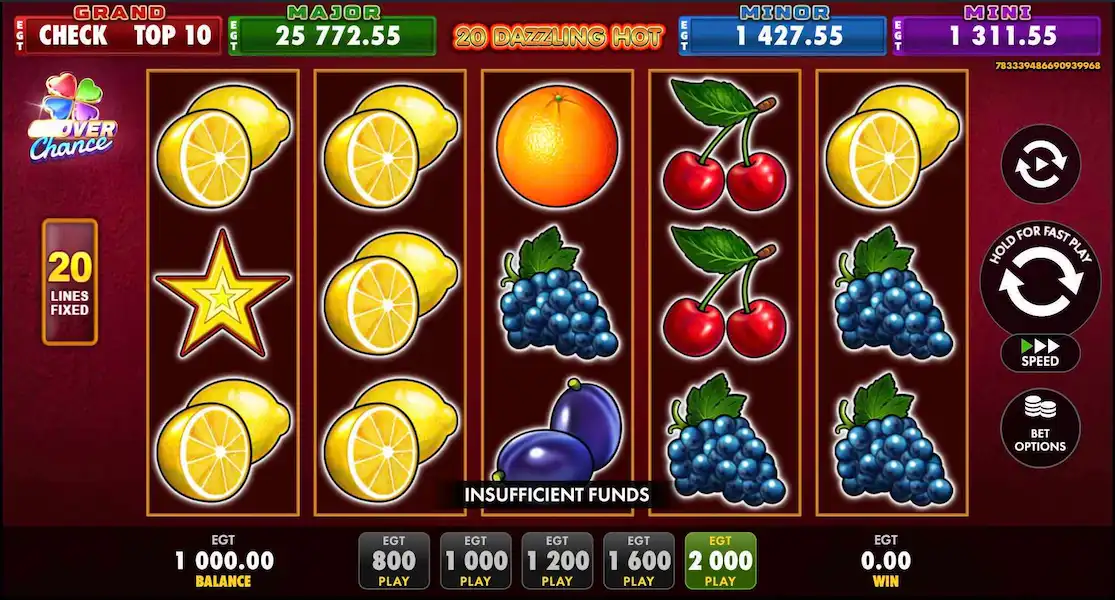Viewport: 1115px width, 600px height.
Task: Choose the 1 000 play bet button
Action: tap(475, 560)
